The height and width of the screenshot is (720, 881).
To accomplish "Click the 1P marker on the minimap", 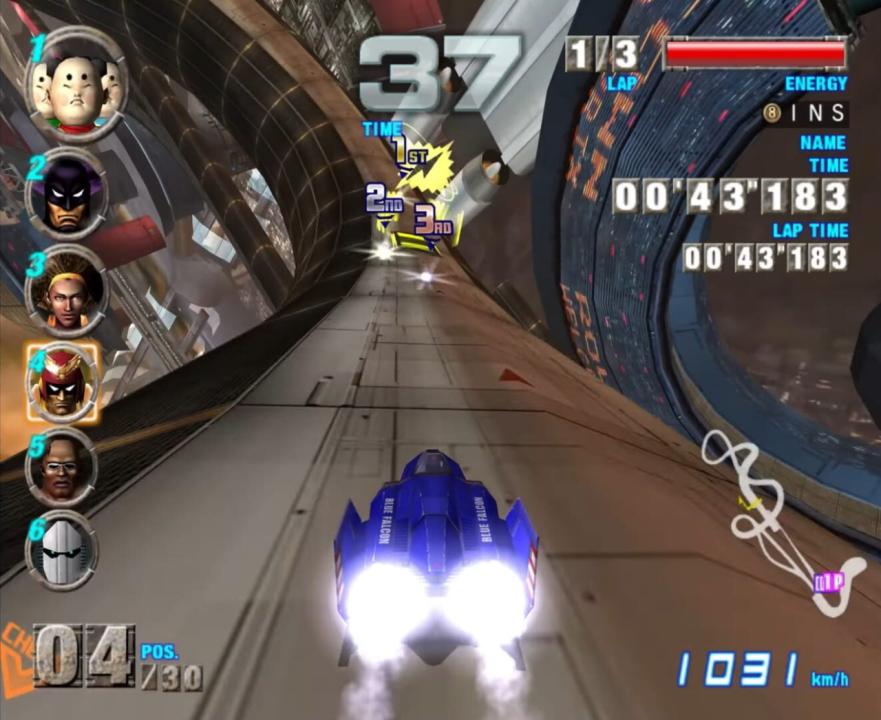I will tap(827, 582).
